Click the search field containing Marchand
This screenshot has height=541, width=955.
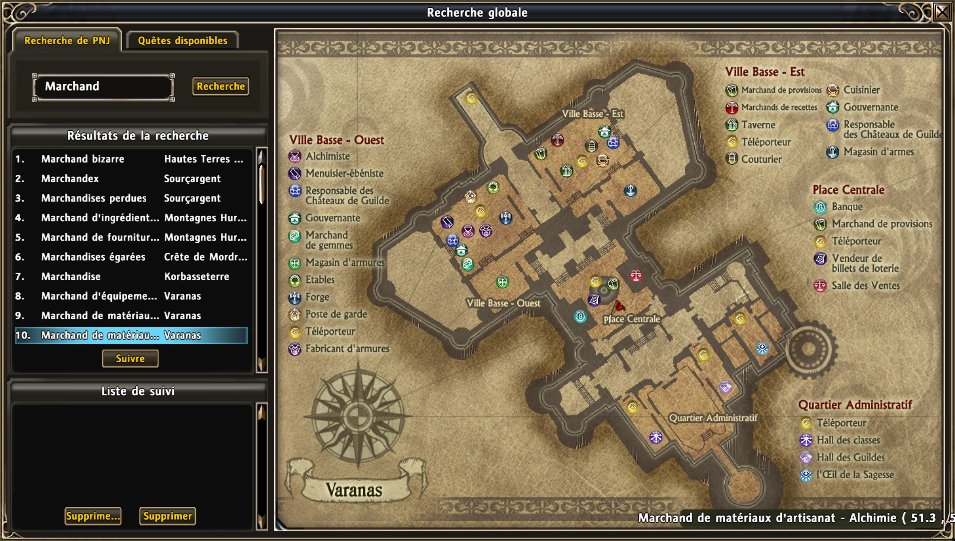[x=102, y=87]
